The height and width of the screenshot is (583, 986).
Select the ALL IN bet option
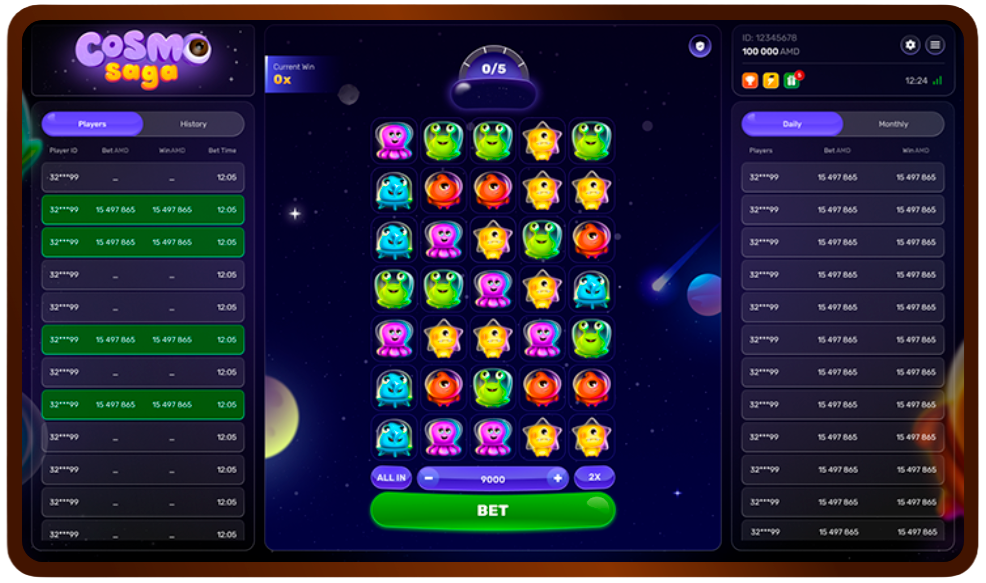[391, 478]
